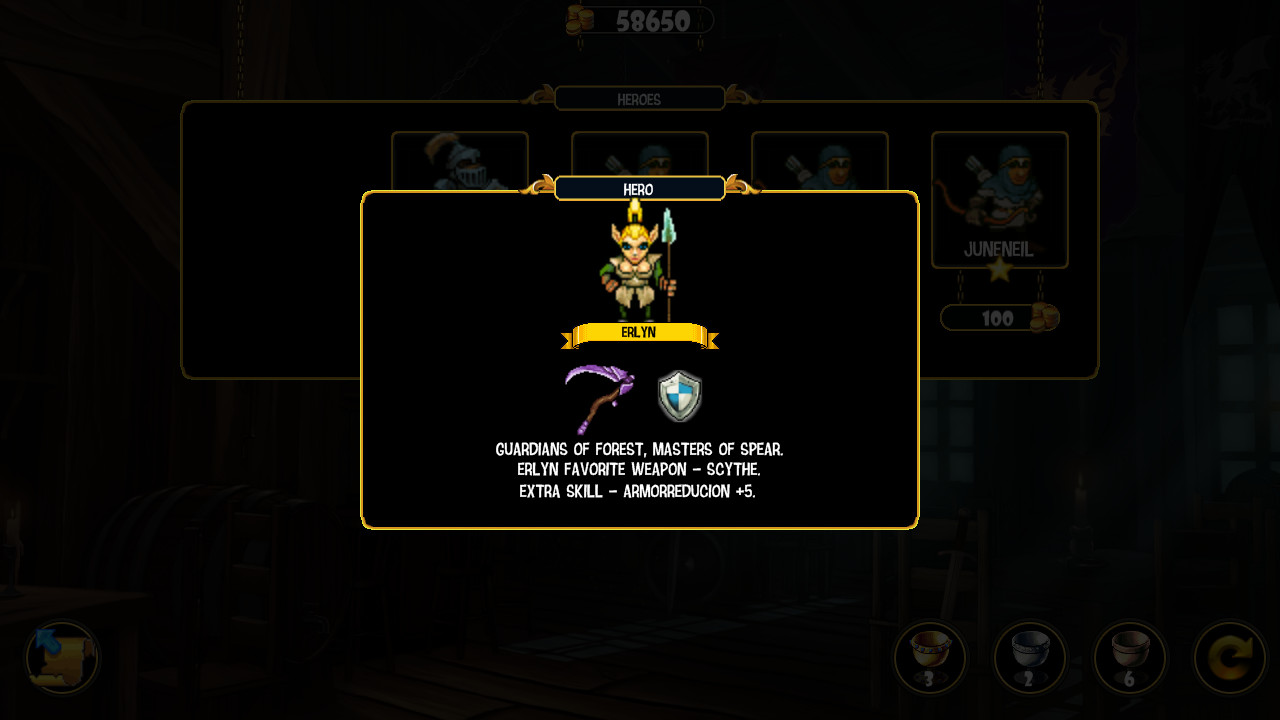Select the knight hero portrait
Screen dimensions: 1280x720
click(460, 163)
